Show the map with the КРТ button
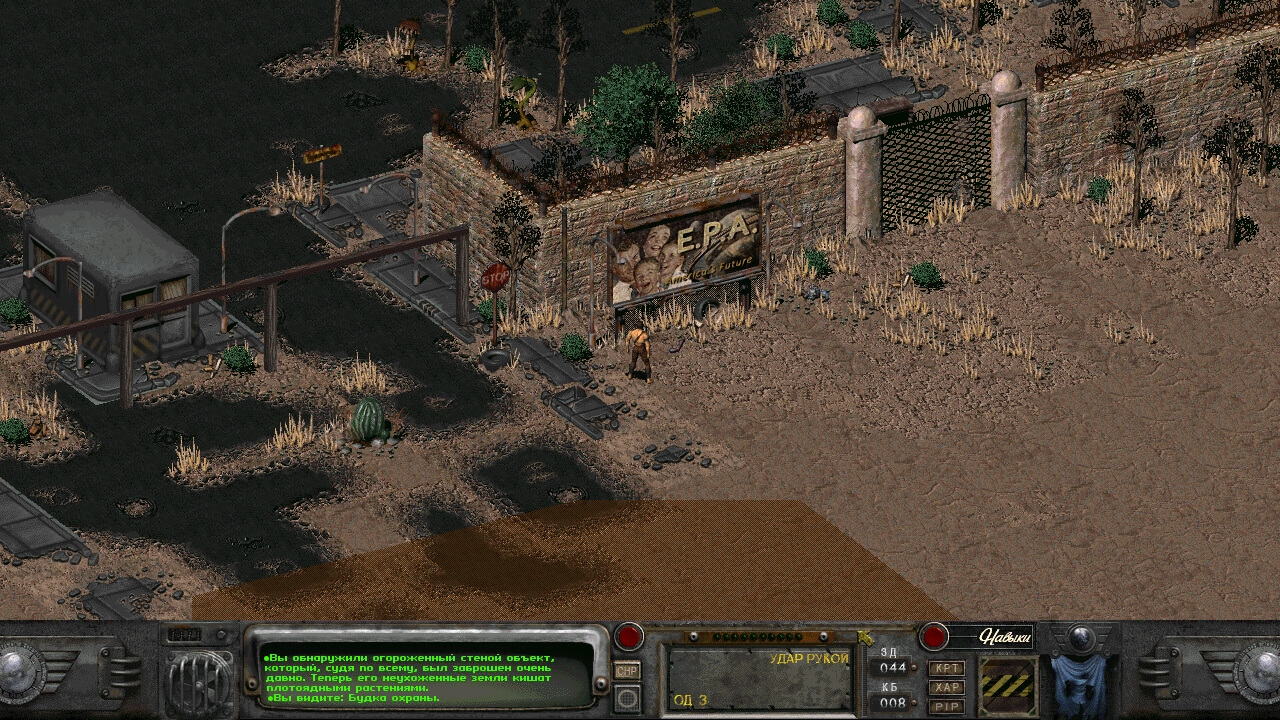The image size is (1280, 720). (946, 668)
